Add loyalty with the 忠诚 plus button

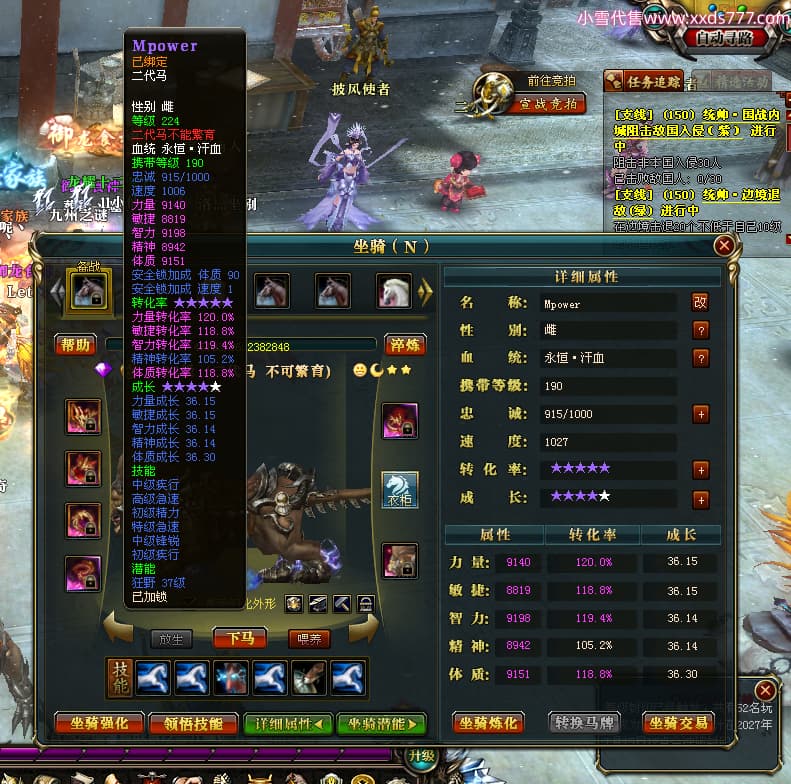point(701,414)
